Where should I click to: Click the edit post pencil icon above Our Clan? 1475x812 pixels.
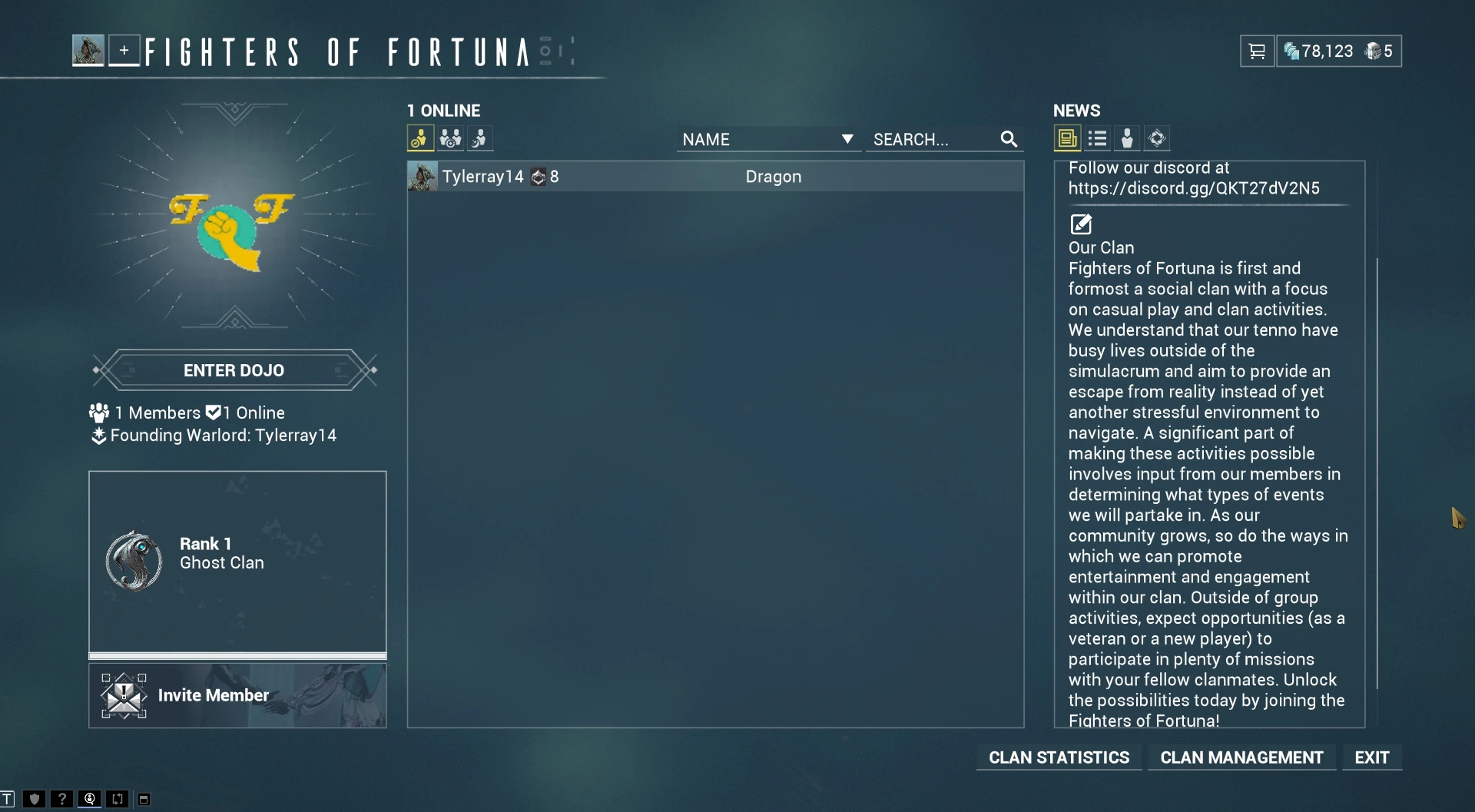coord(1082,224)
